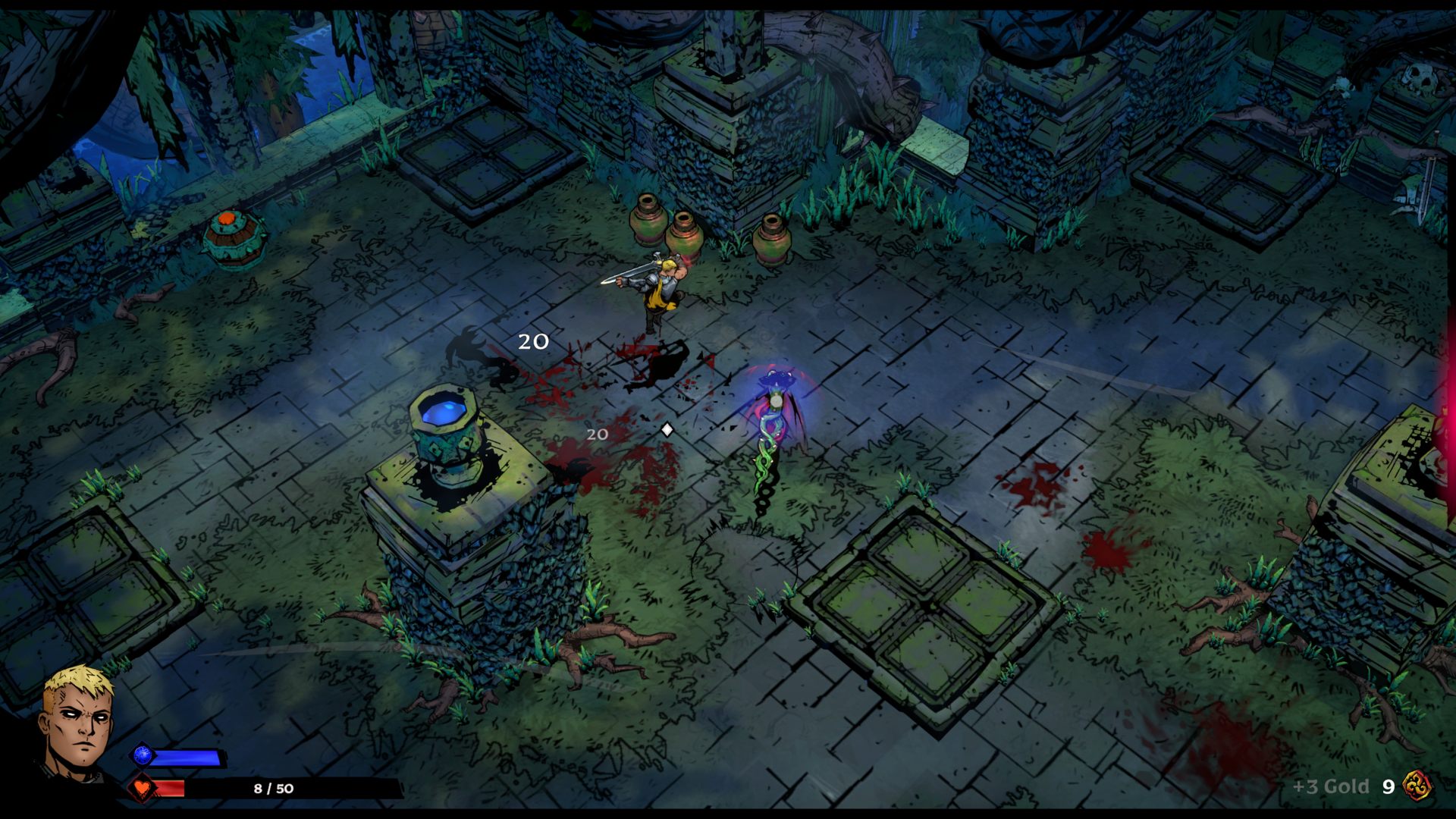Click the gold coin currency icon
Screen dimensions: 1456x819
[1417, 786]
